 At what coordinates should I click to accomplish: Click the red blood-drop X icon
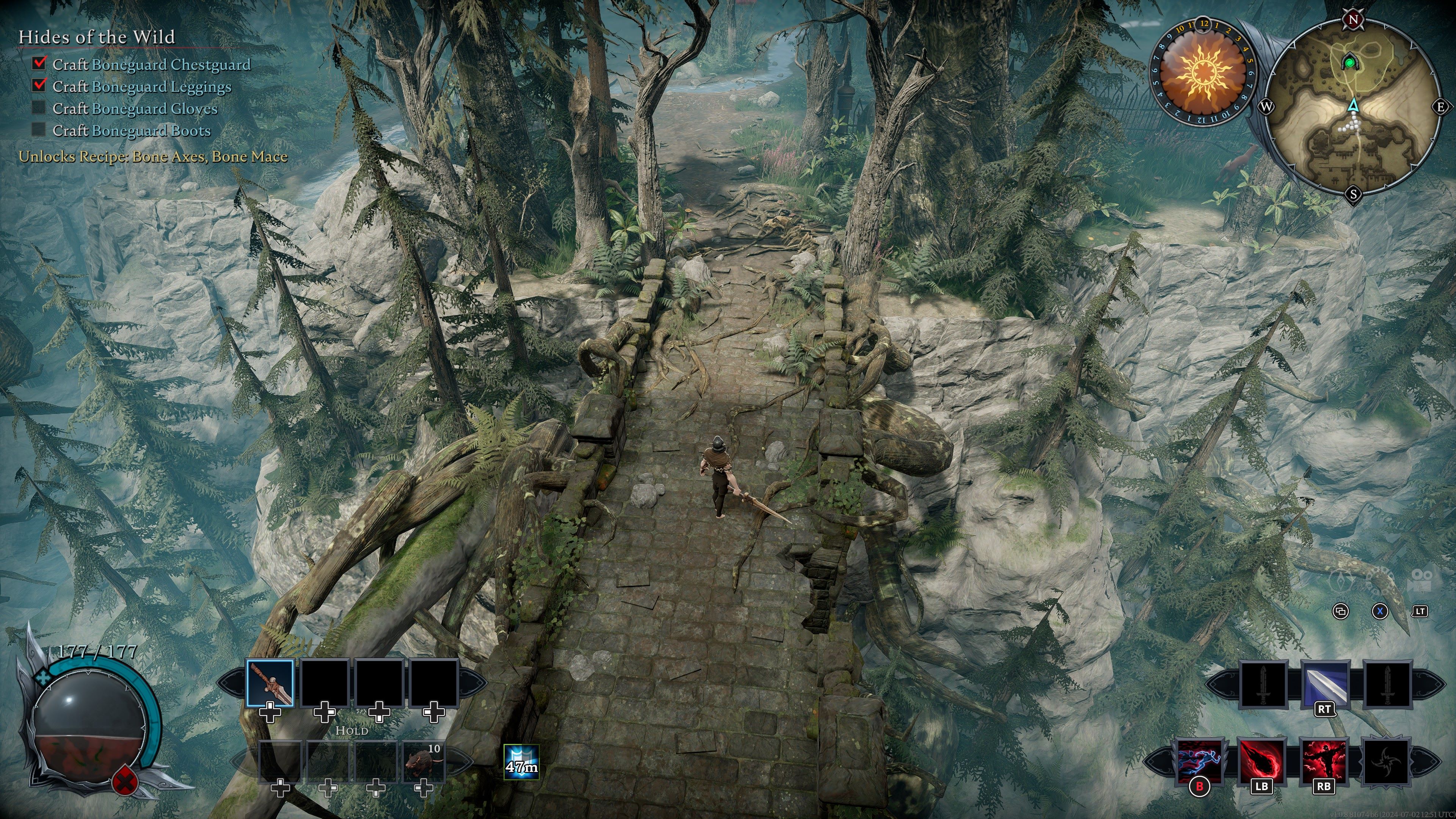[124, 782]
